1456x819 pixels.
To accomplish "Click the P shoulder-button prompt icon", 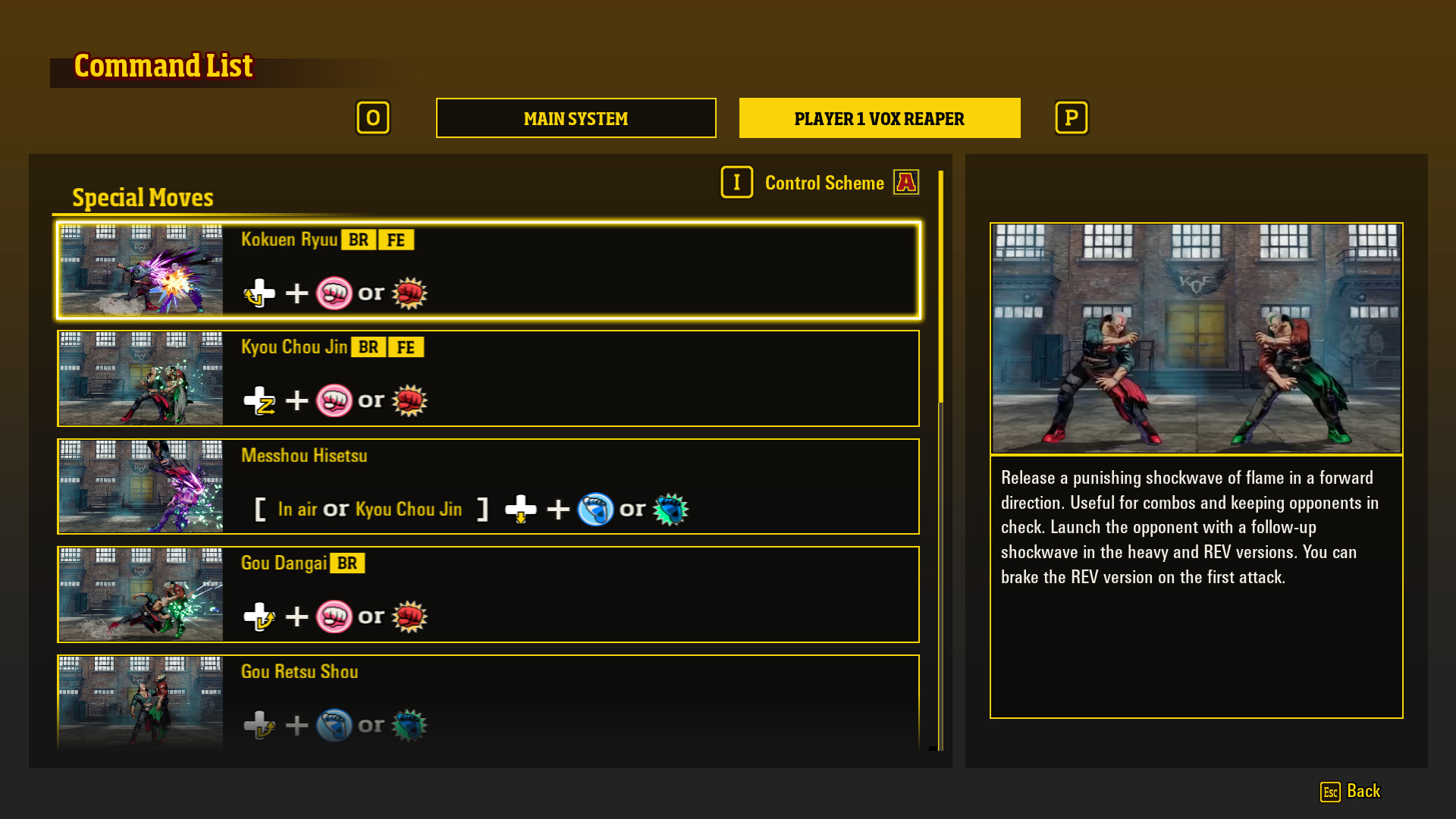I will click(x=1071, y=118).
